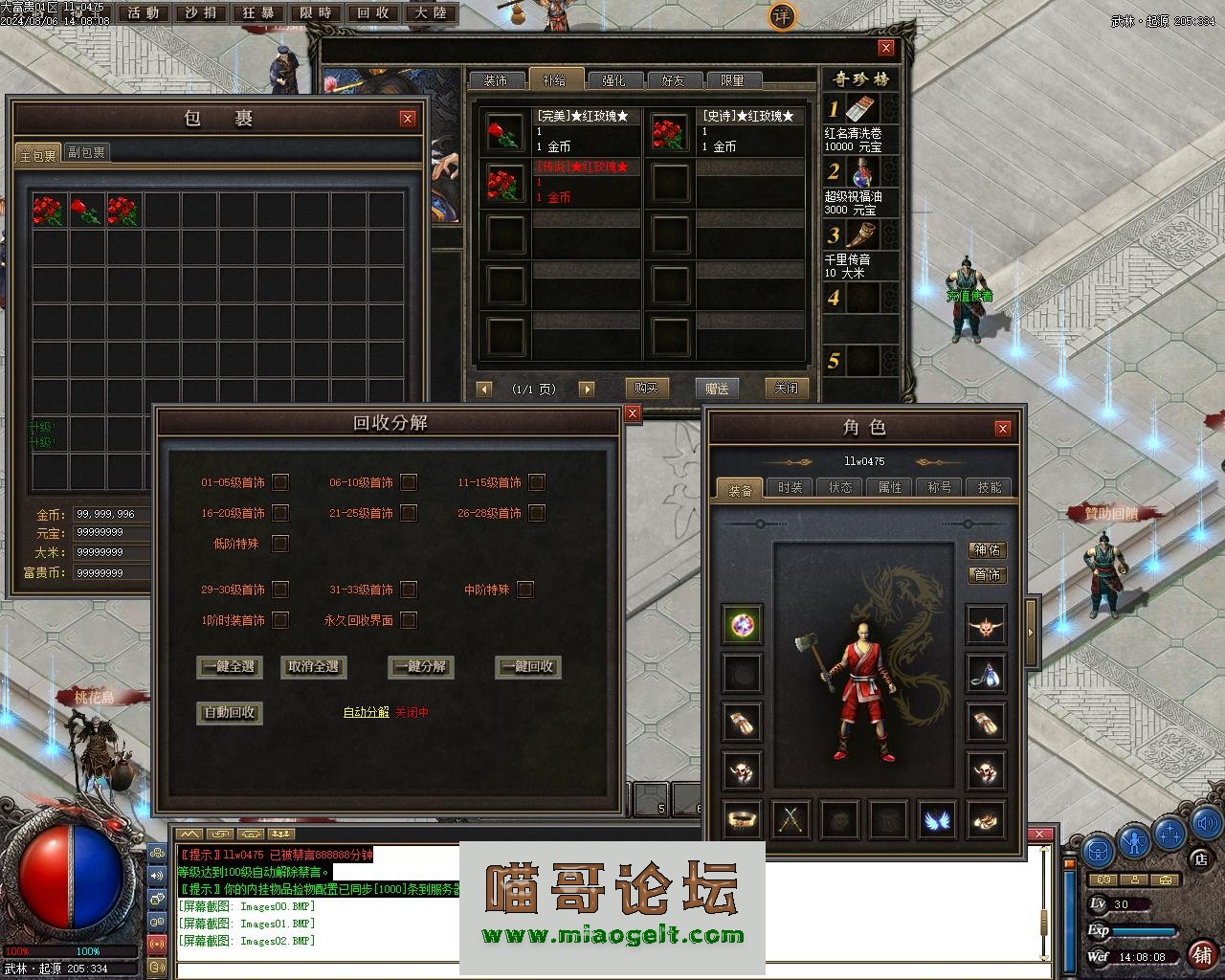Image resolution: width=1225 pixels, height=980 pixels.
Task: Switch to the 副包裹 tab
Action: 86,152
